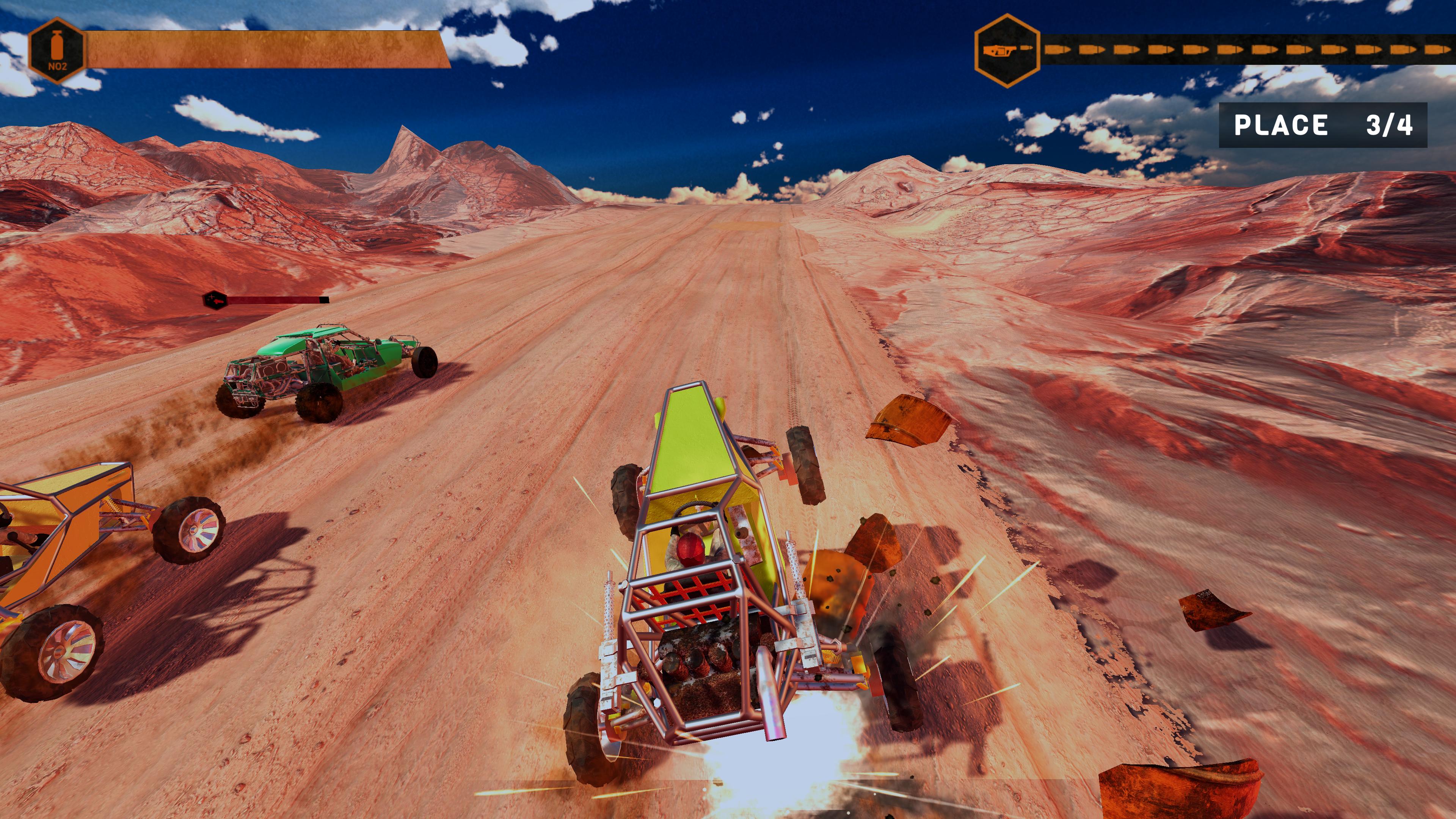Select the PLACE 3/4 position indicator
This screenshot has height=819, width=1456.
[1324, 126]
